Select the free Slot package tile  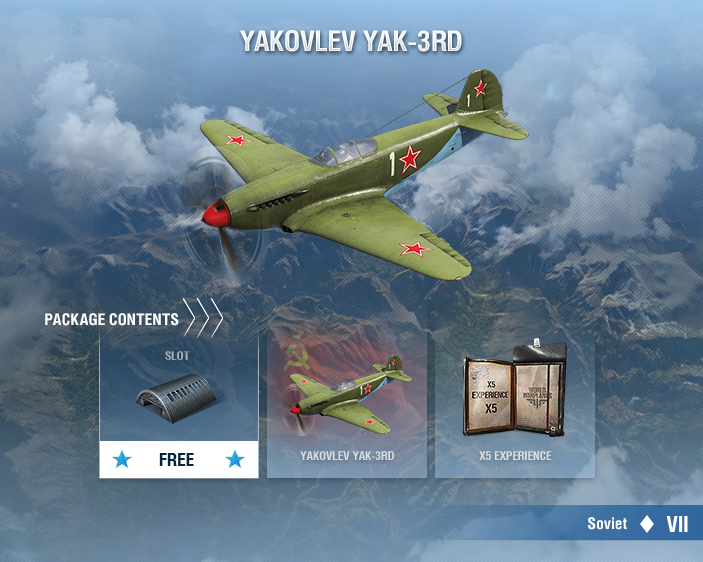point(179,405)
